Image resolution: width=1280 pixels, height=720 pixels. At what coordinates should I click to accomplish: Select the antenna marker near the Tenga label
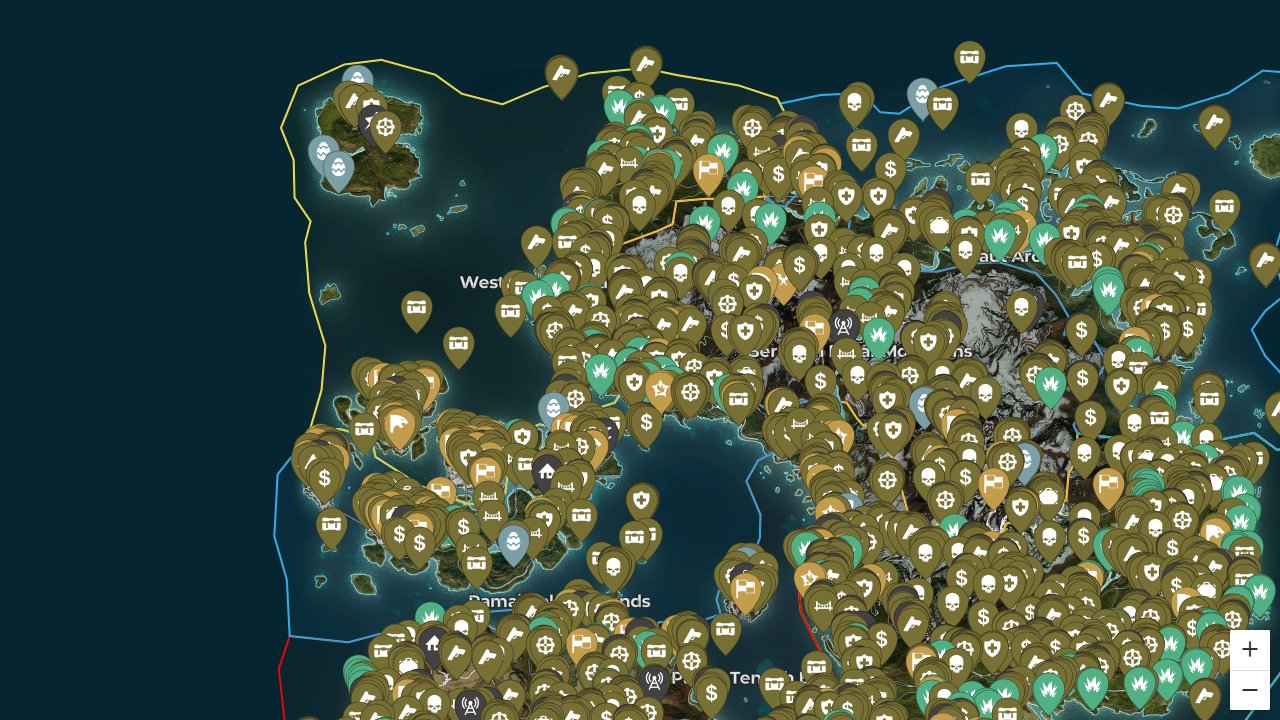[x=654, y=681]
